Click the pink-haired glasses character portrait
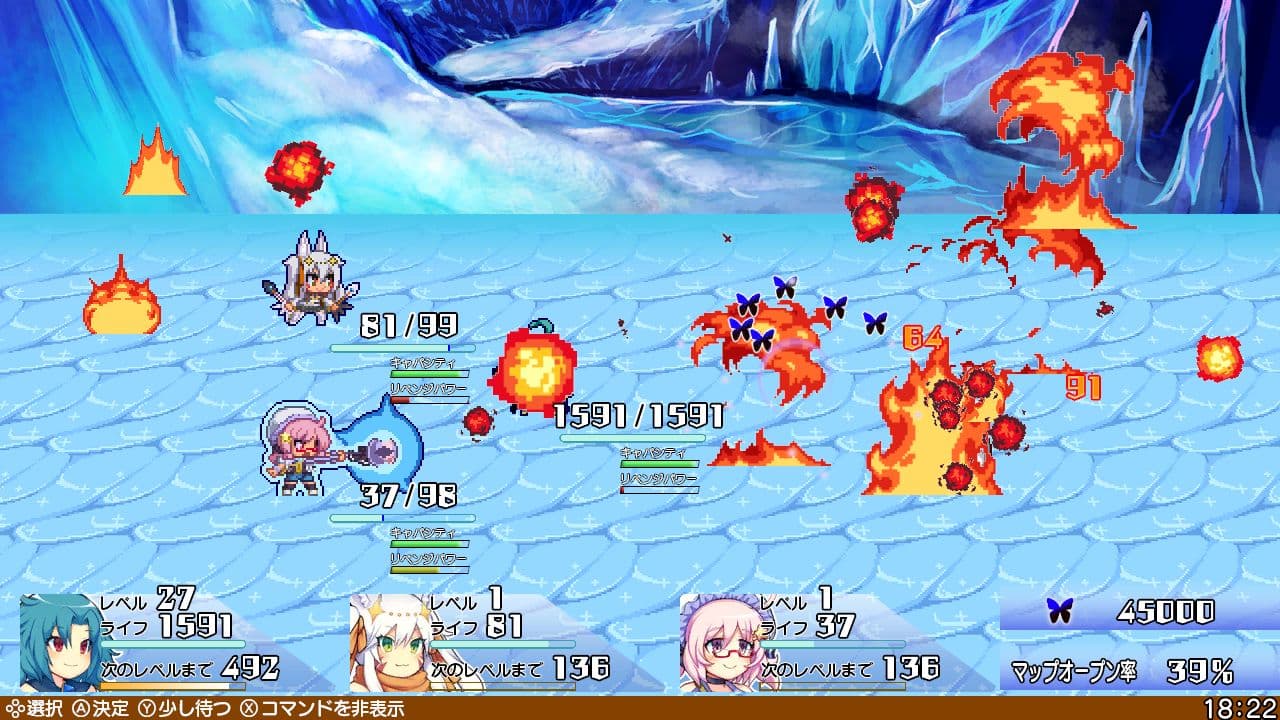The image size is (1280, 720). point(720,642)
